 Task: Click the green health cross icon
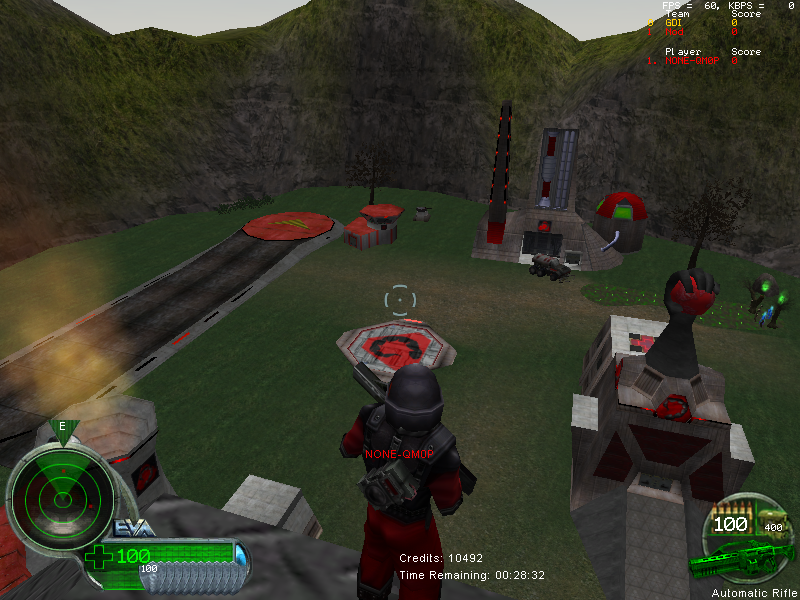click(x=99, y=556)
